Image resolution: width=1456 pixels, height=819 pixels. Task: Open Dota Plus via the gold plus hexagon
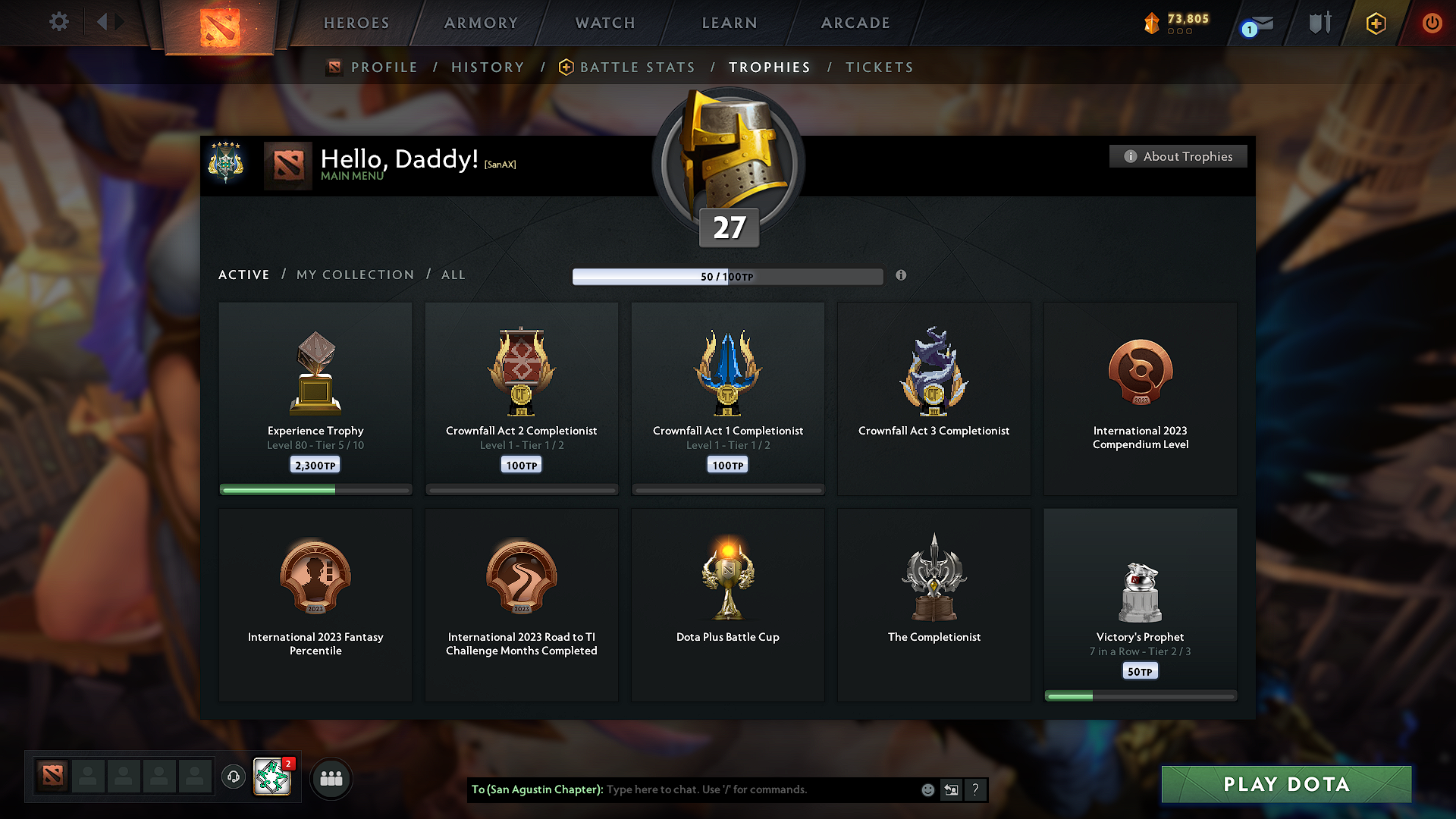(x=1376, y=24)
